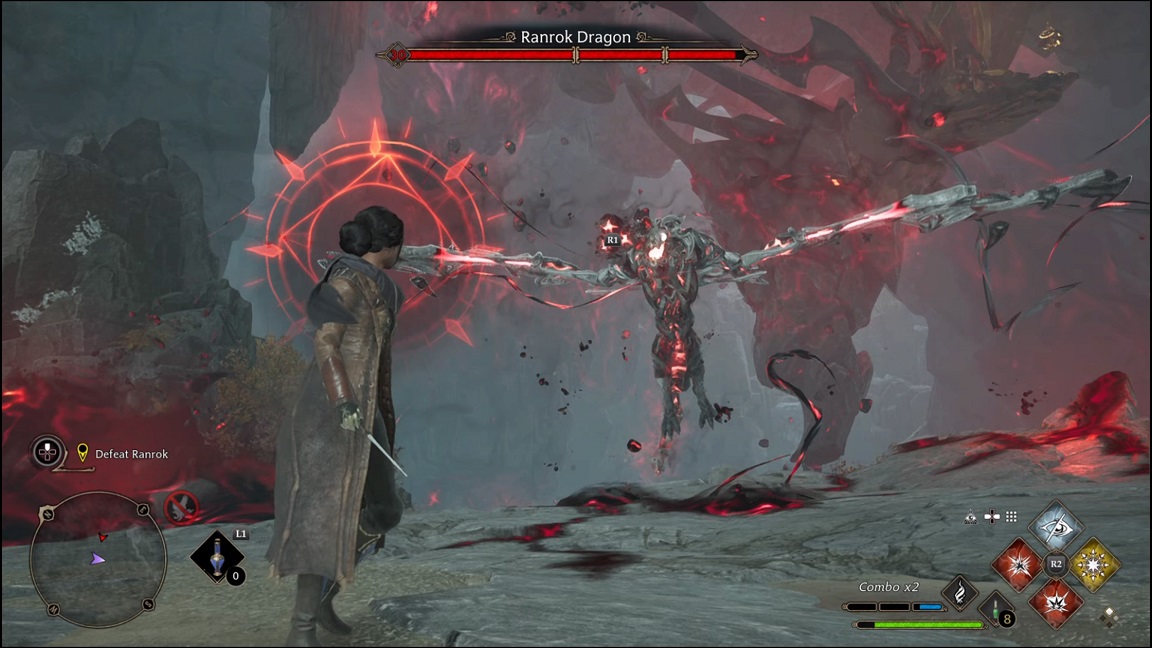Select the dot grid icon above spells
The height and width of the screenshot is (648, 1152).
1011,517
